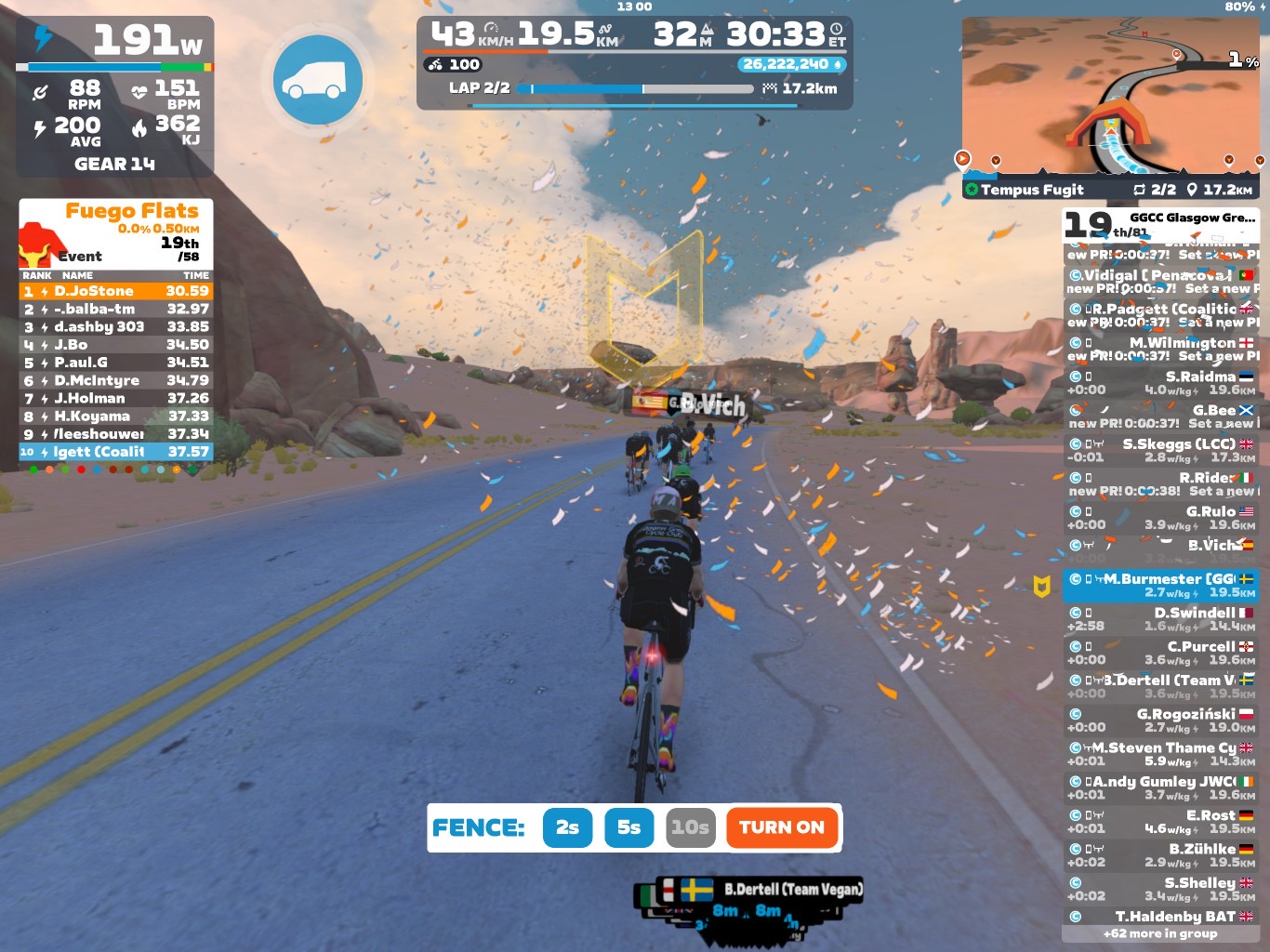Activate the van power-up icon
Image resolution: width=1270 pixels, height=952 pixels.
[x=317, y=80]
